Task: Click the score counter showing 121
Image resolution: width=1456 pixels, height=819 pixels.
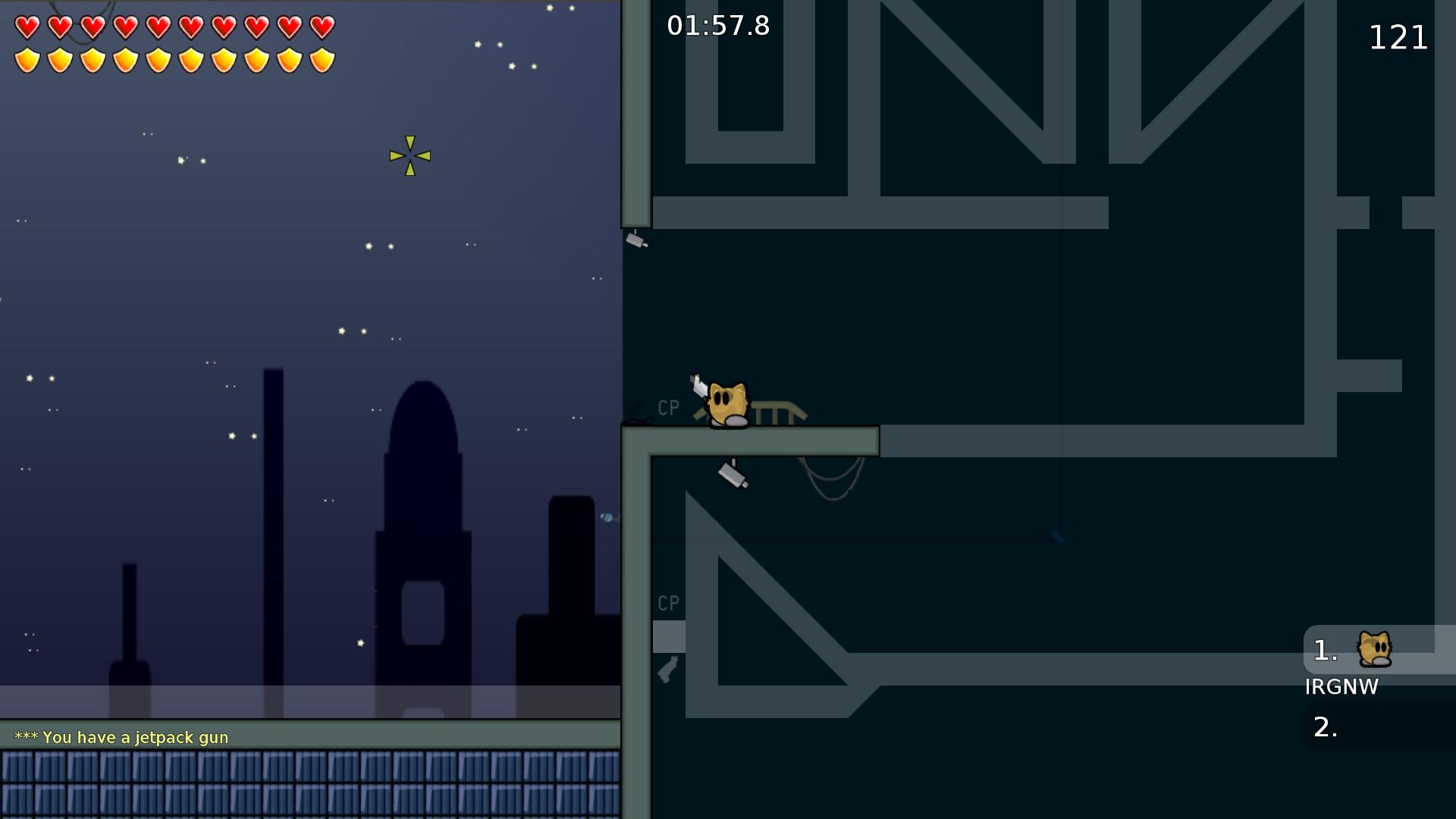Action: tap(1398, 37)
